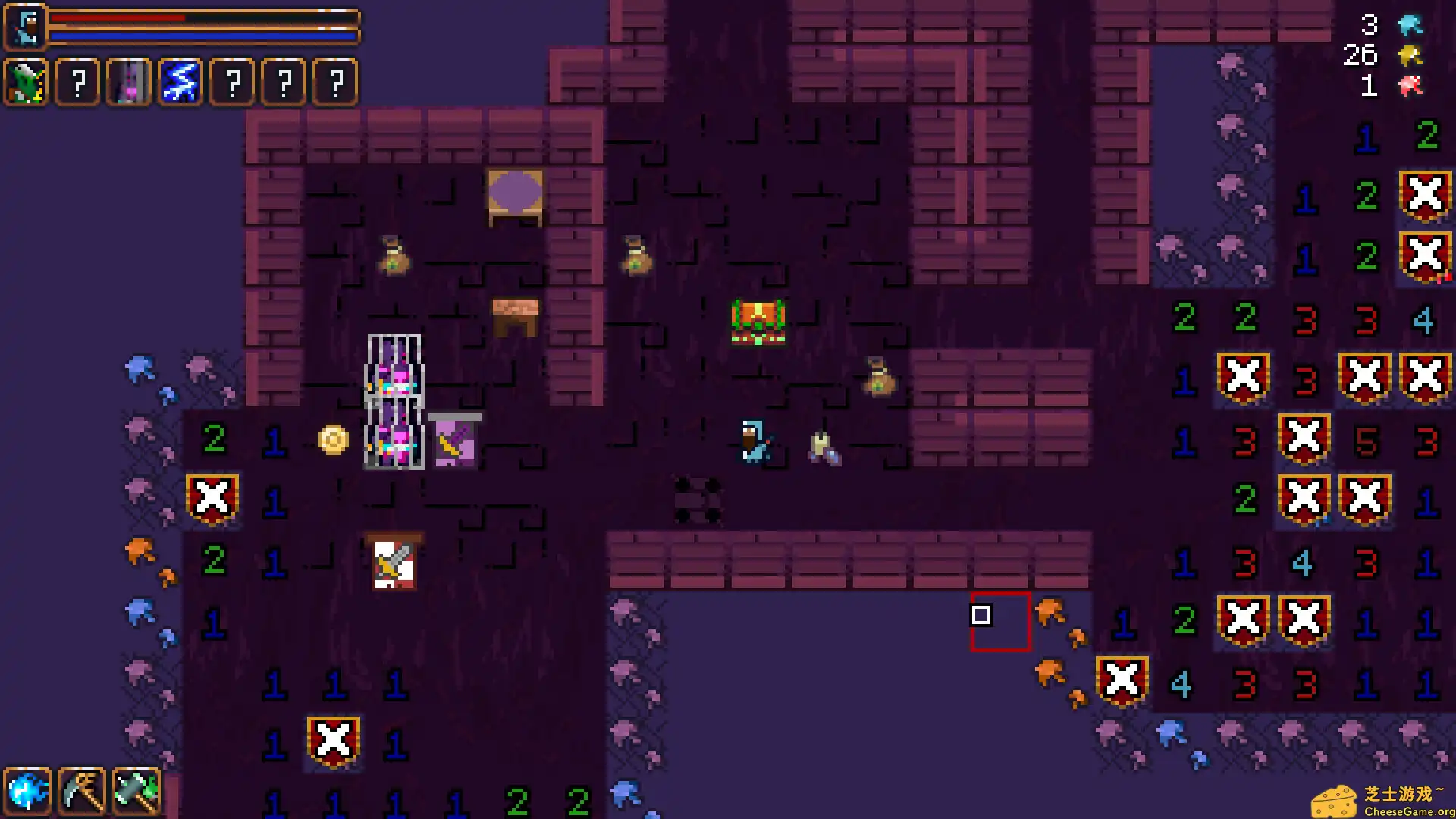Click the first empty question mark slot
This screenshot has width=1456, height=819.
(x=77, y=82)
